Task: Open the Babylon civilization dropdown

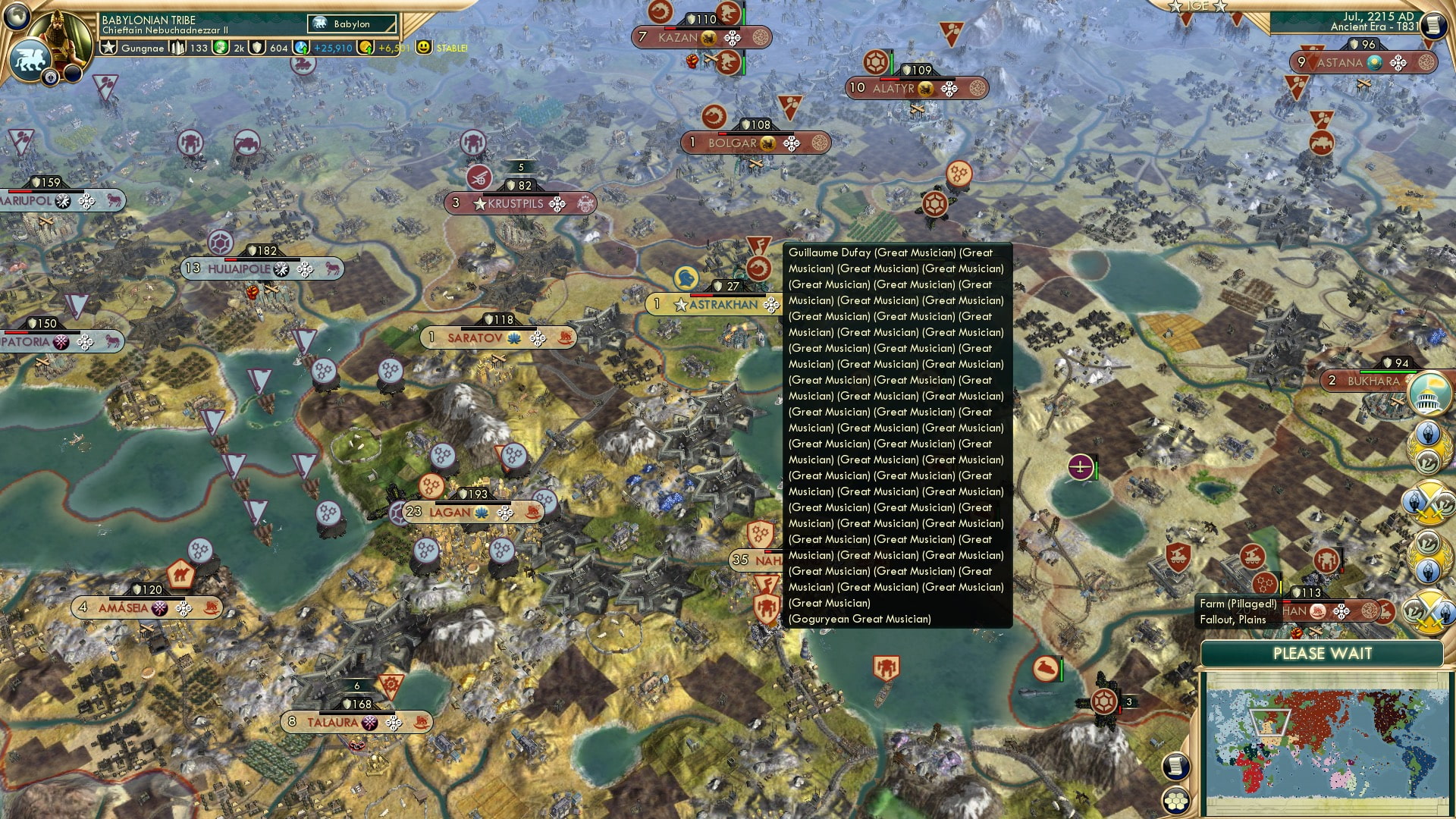Action: [x=352, y=24]
